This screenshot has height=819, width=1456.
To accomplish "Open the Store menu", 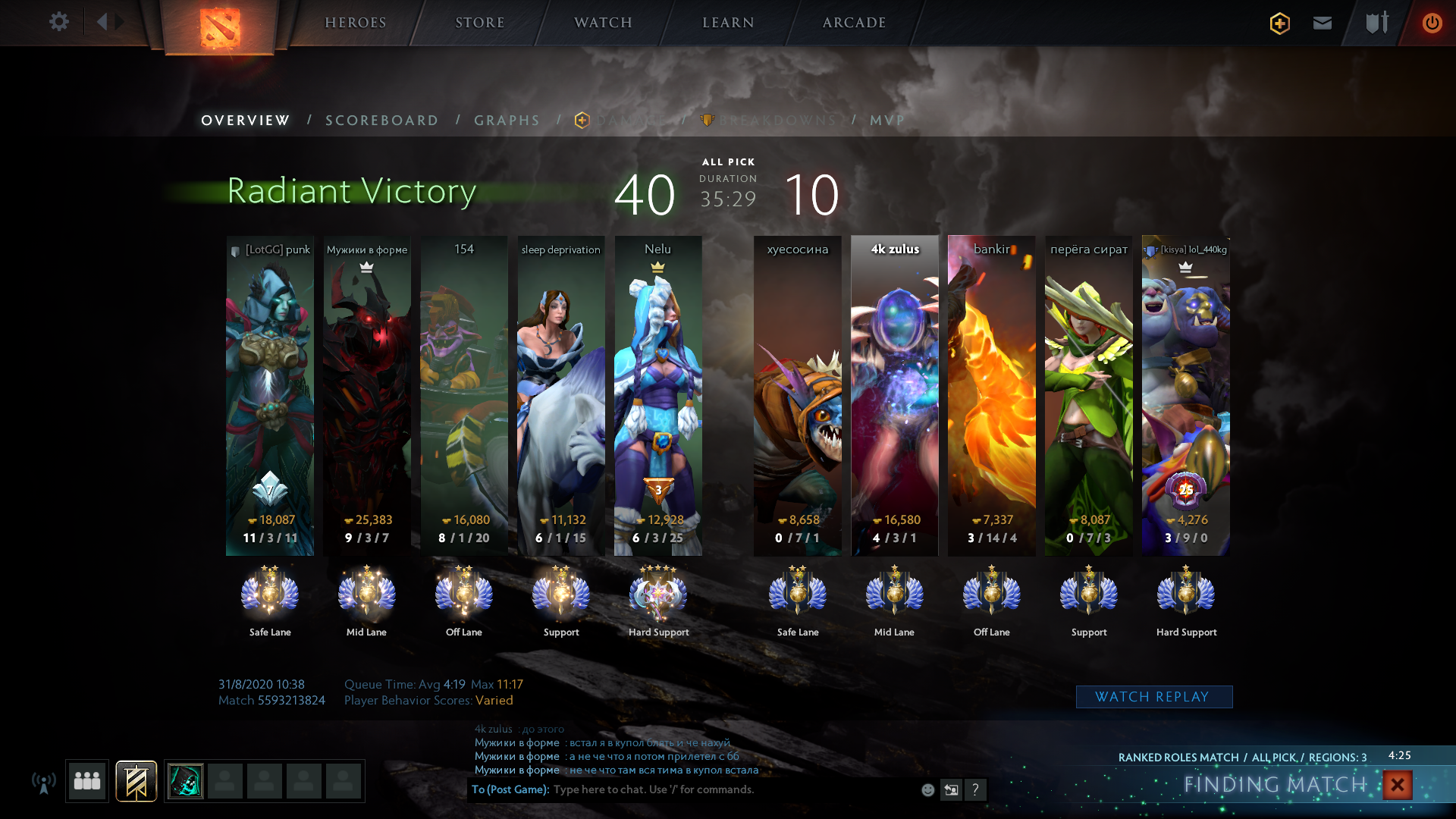I will (480, 23).
